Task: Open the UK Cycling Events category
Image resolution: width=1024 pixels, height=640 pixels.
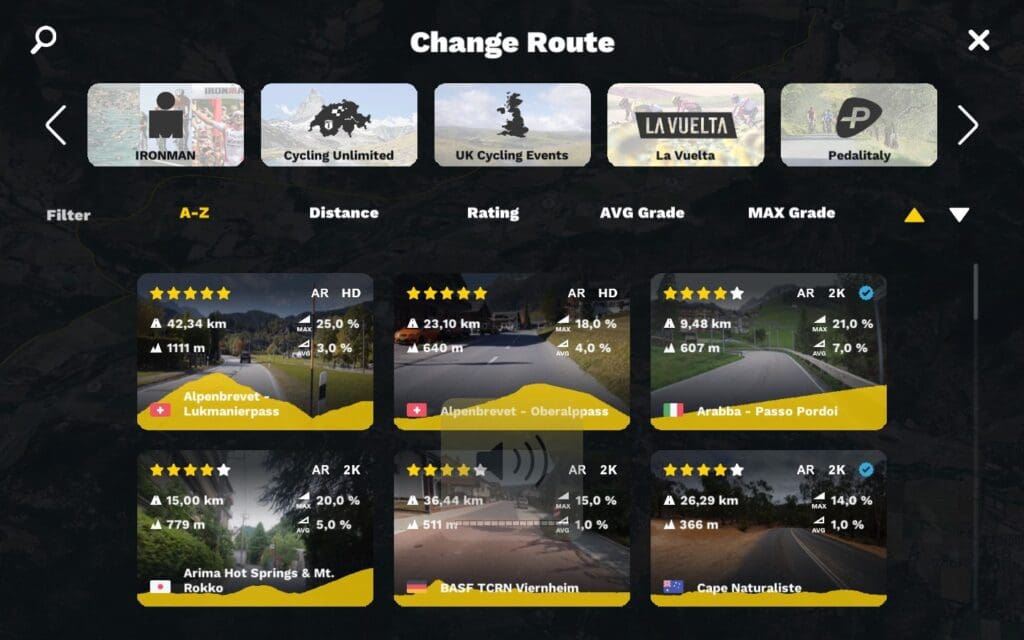Action: (512, 124)
